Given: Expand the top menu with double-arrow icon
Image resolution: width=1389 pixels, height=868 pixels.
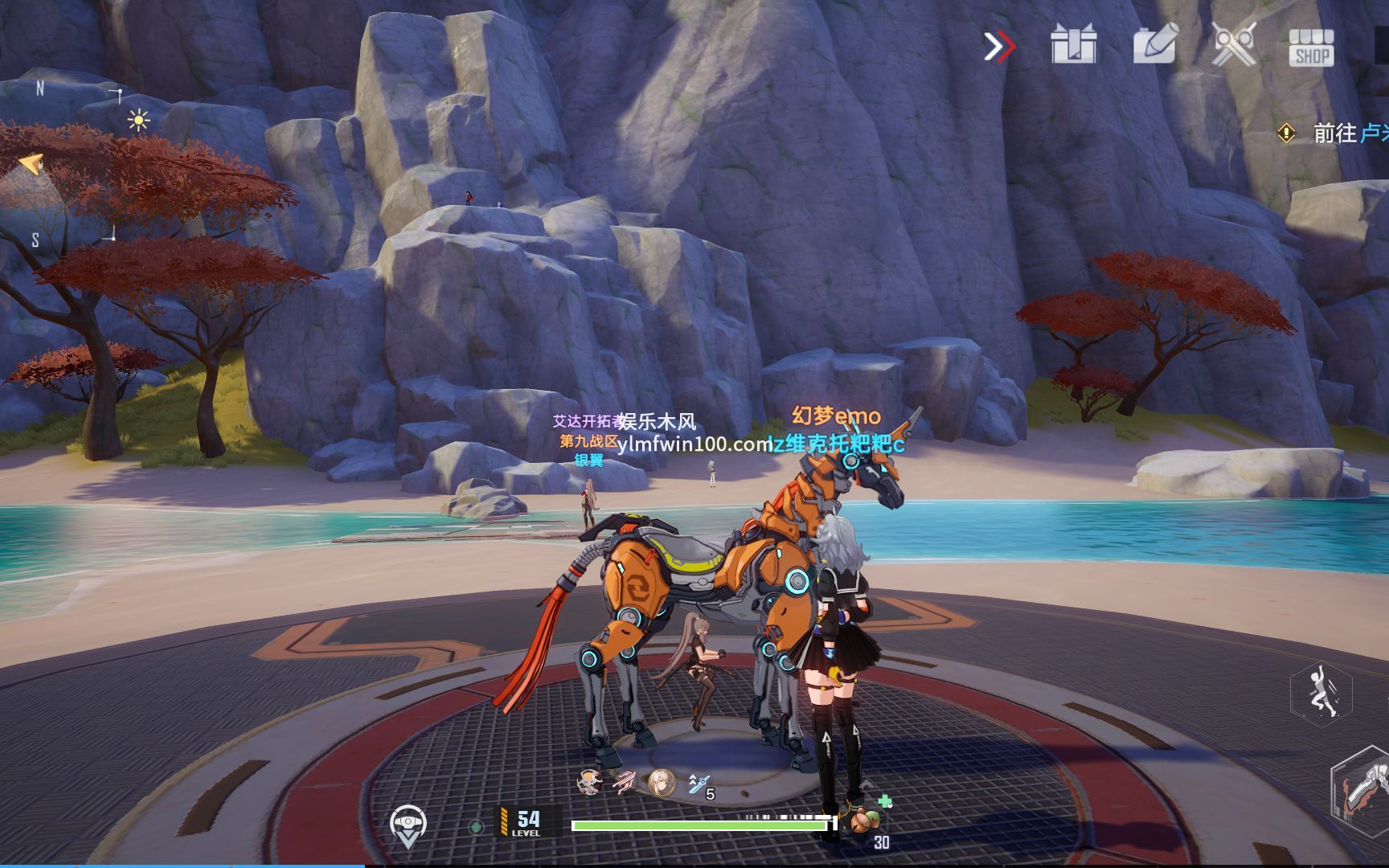Looking at the screenshot, I should click(999, 47).
